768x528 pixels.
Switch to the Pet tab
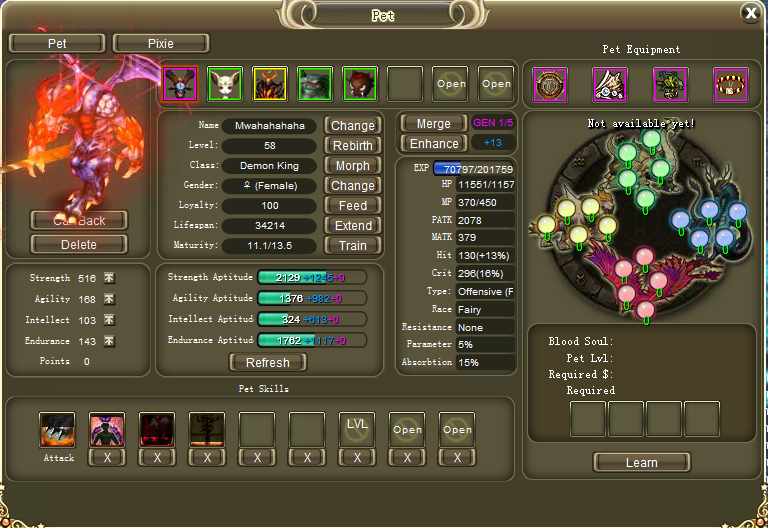(57, 43)
